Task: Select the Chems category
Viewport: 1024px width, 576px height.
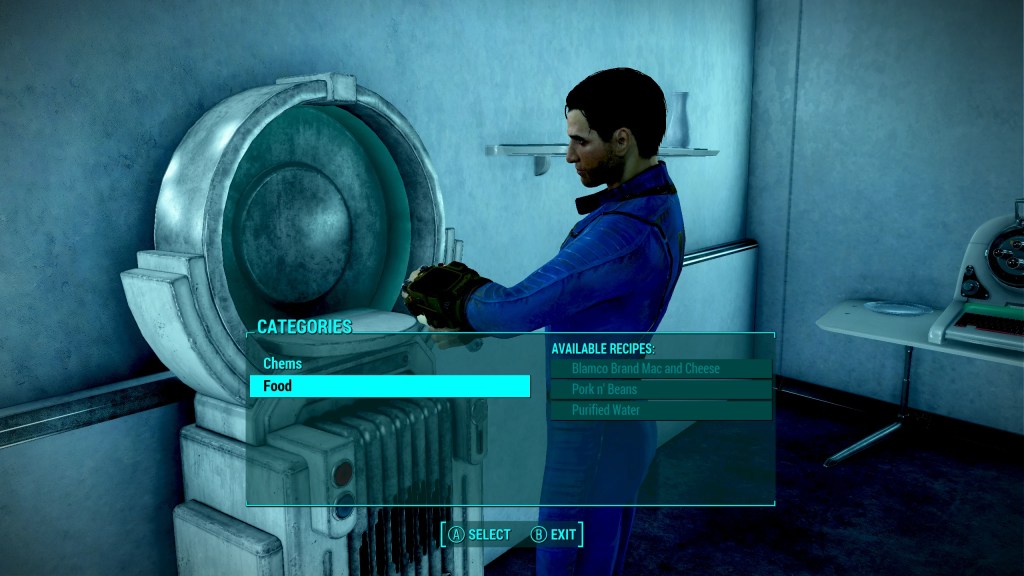Action: (283, 364)
